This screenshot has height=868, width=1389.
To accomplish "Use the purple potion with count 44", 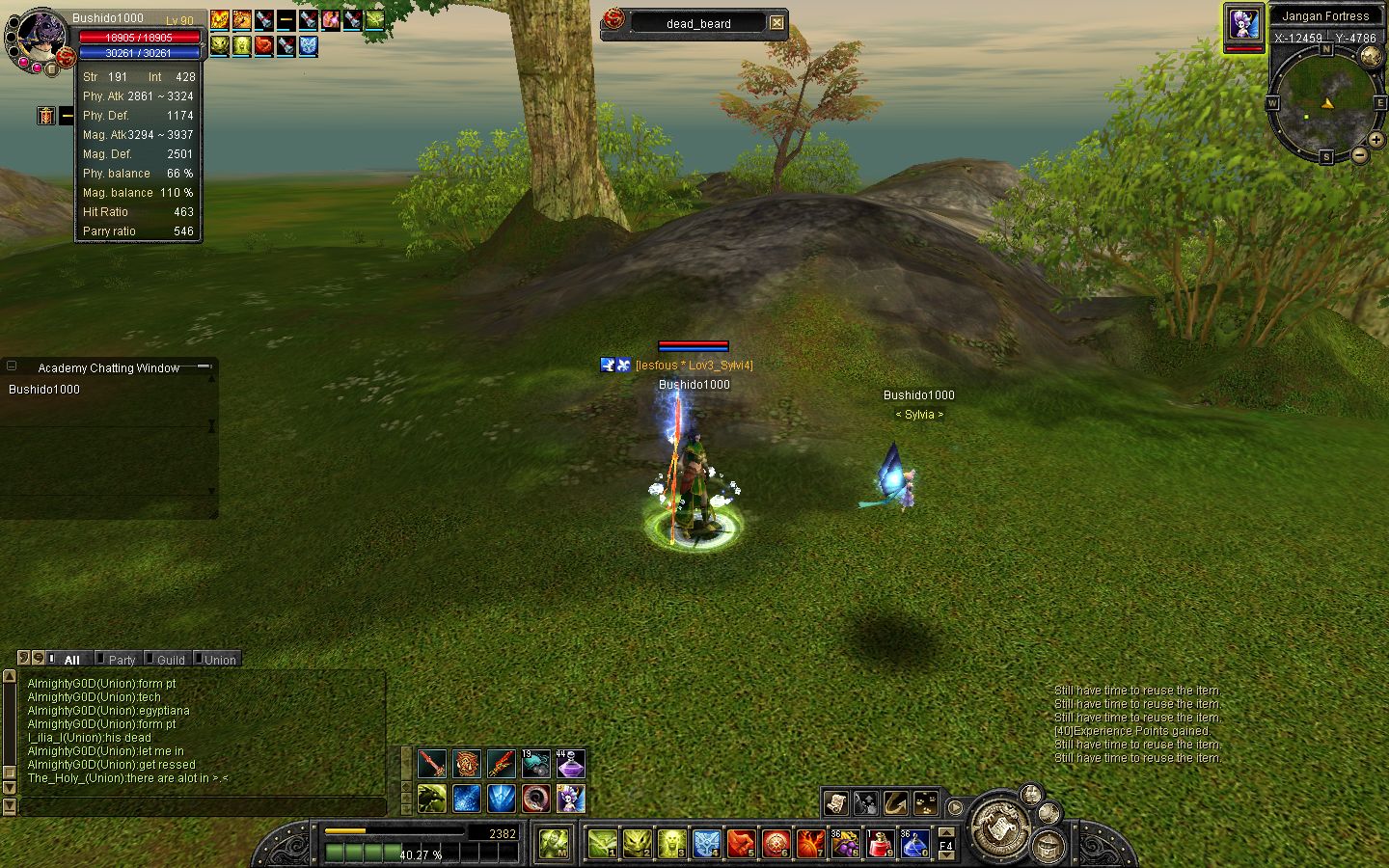I will point(571,765).
